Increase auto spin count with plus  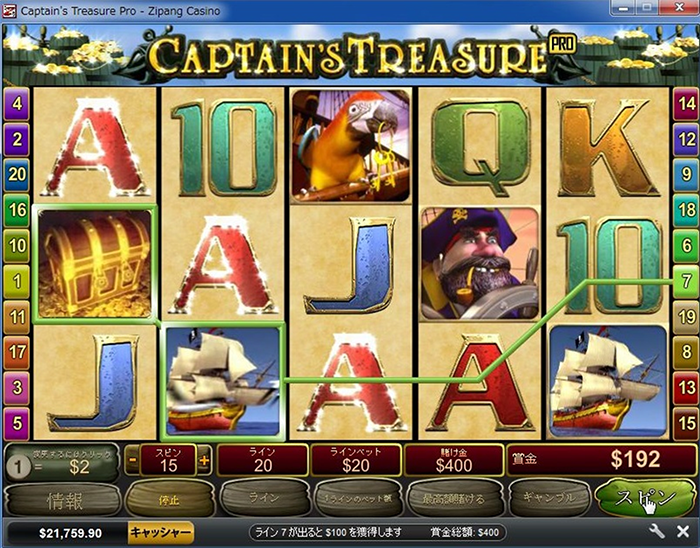click(x=204, y=461)
